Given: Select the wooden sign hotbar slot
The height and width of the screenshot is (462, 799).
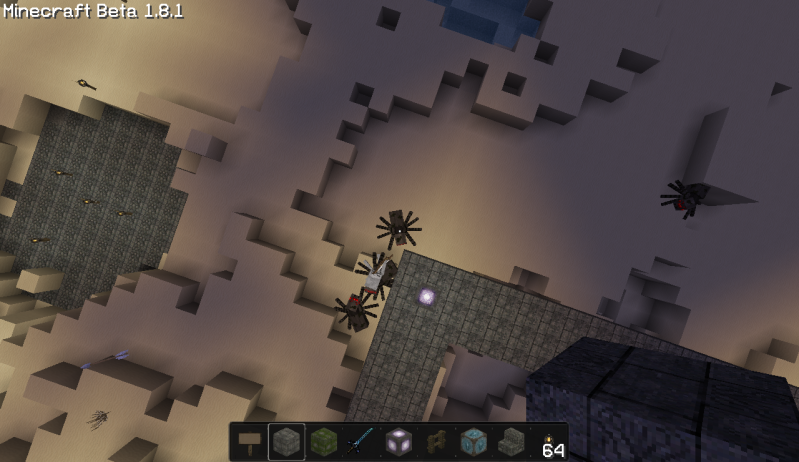Looking at the screenshot, I should (x=250, y=442).
